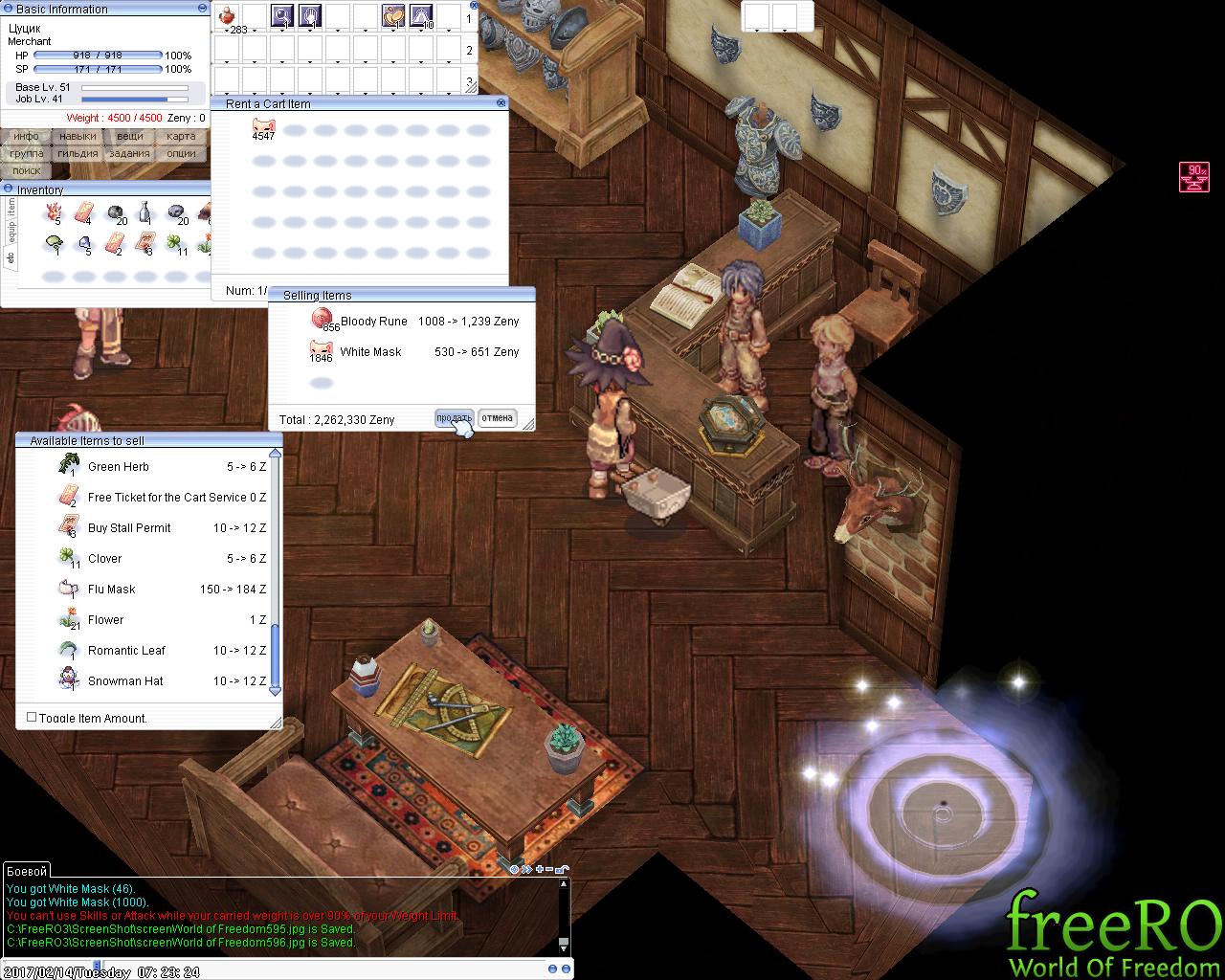This screenshot has height=980, width=1225.
Task: Open the карта (map) menu button
Action: pyautogui.click(x=180, y=137)
